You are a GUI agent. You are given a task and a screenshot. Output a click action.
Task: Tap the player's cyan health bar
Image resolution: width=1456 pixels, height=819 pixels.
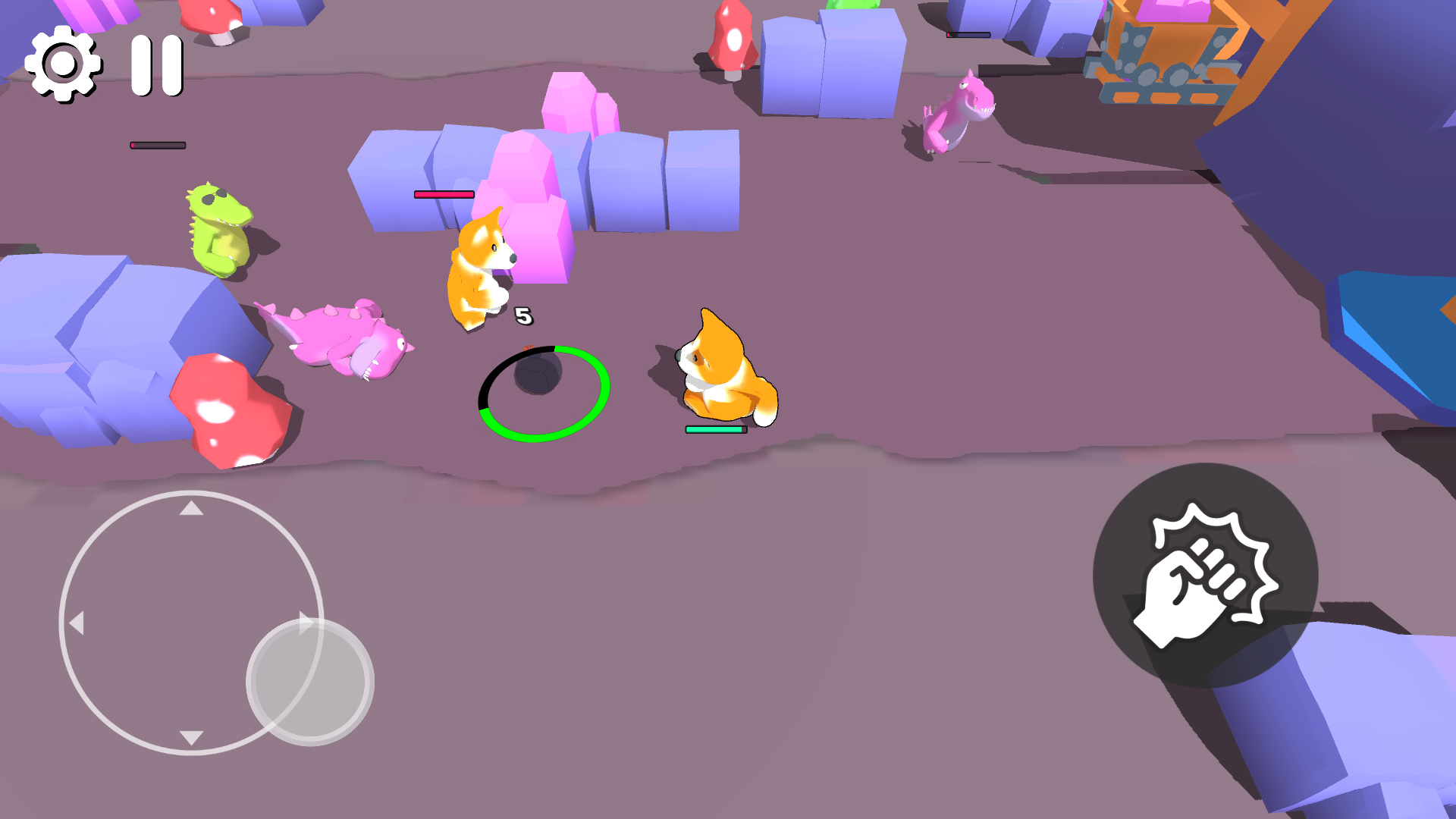click(715, 429)
